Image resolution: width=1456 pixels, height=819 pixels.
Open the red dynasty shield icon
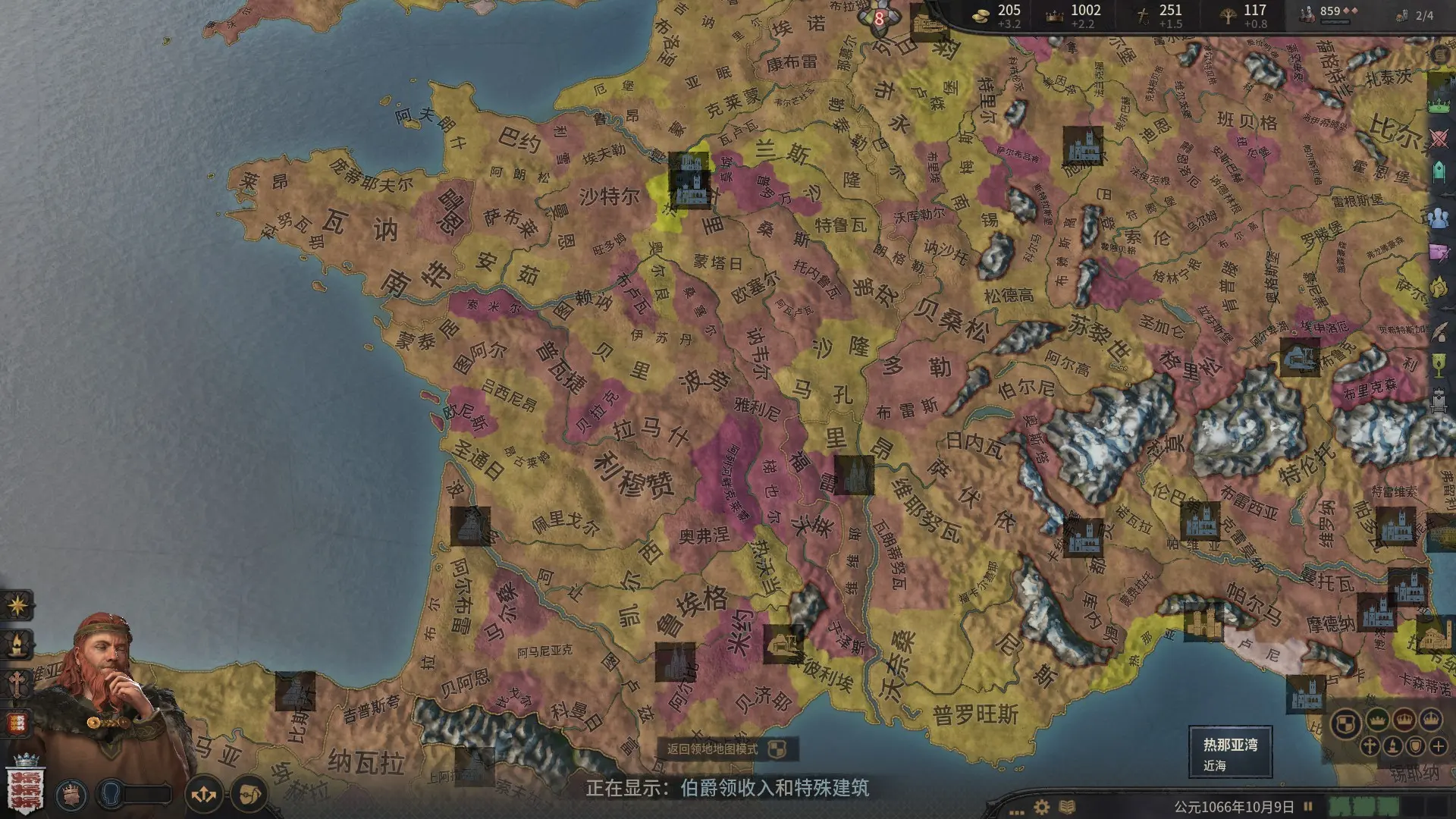click(x=17, y=723)
